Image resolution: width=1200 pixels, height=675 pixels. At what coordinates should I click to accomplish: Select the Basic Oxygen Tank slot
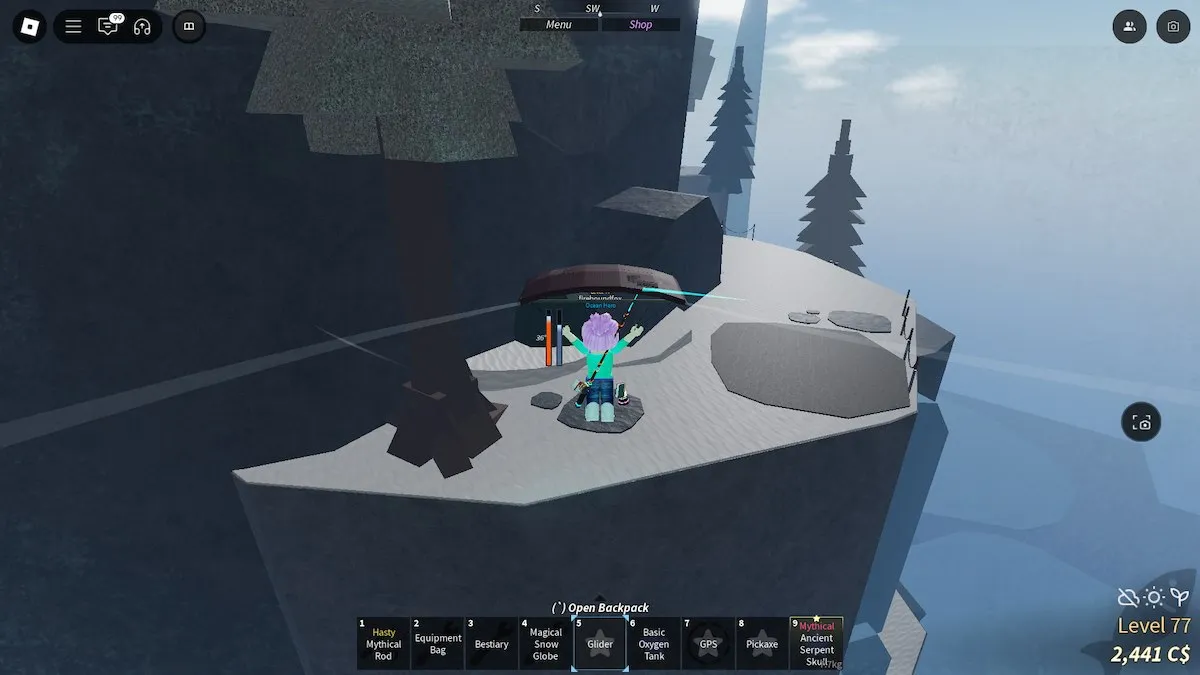(654, 644)
